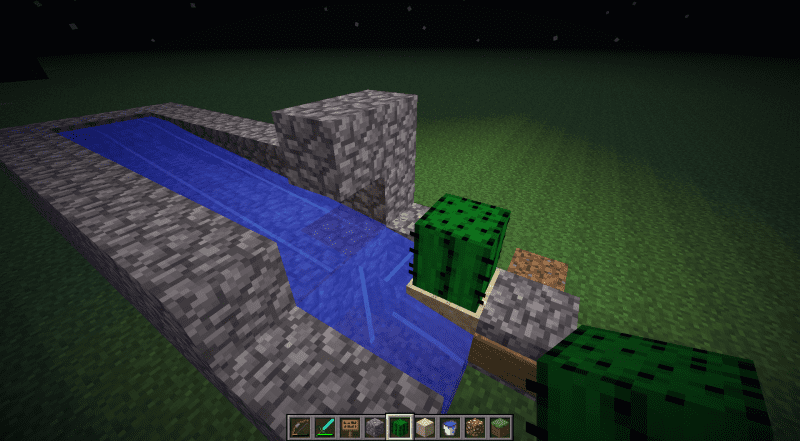Select the bow in the hotbar
Image resolution: width=800 pixels, height=441 pixels.
click(301, 427)
